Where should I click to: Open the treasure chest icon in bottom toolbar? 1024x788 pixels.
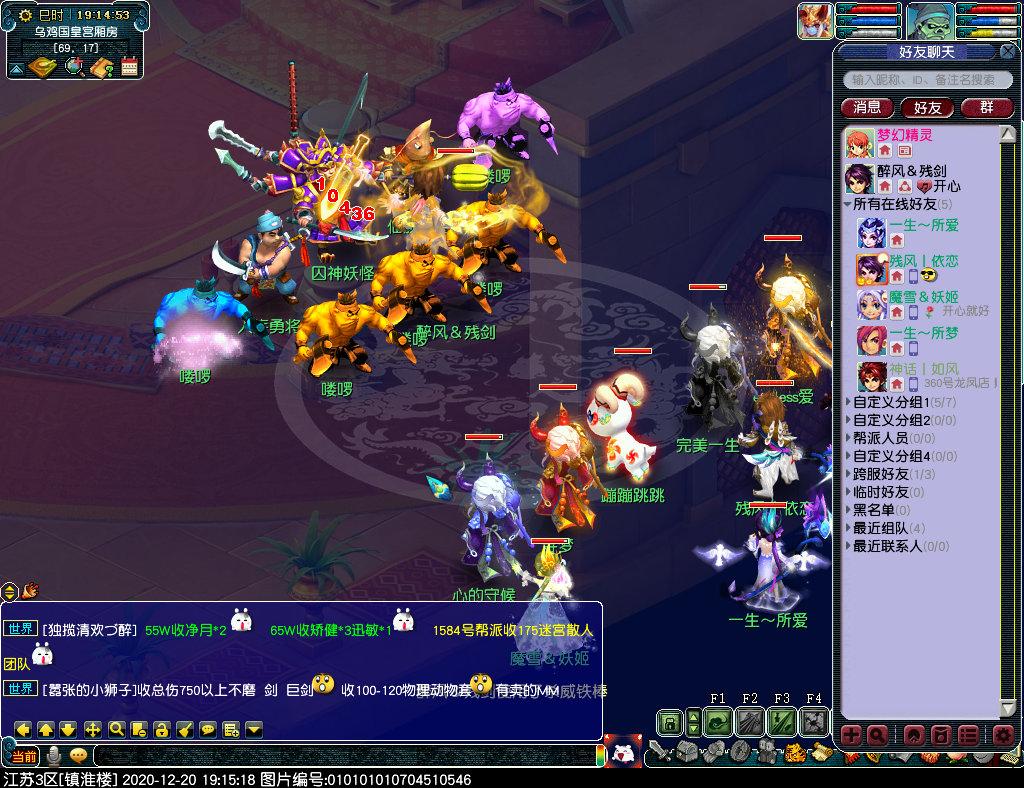[688, 751]
